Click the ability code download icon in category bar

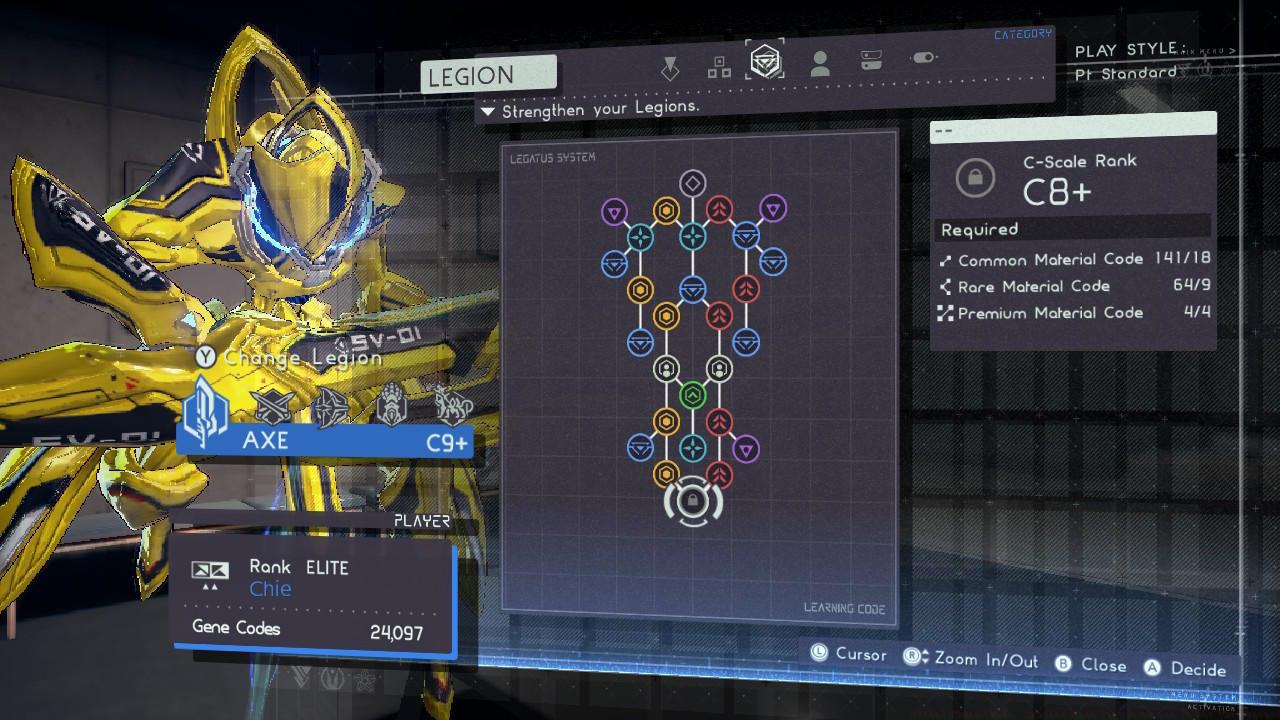[x=668, y=62]
